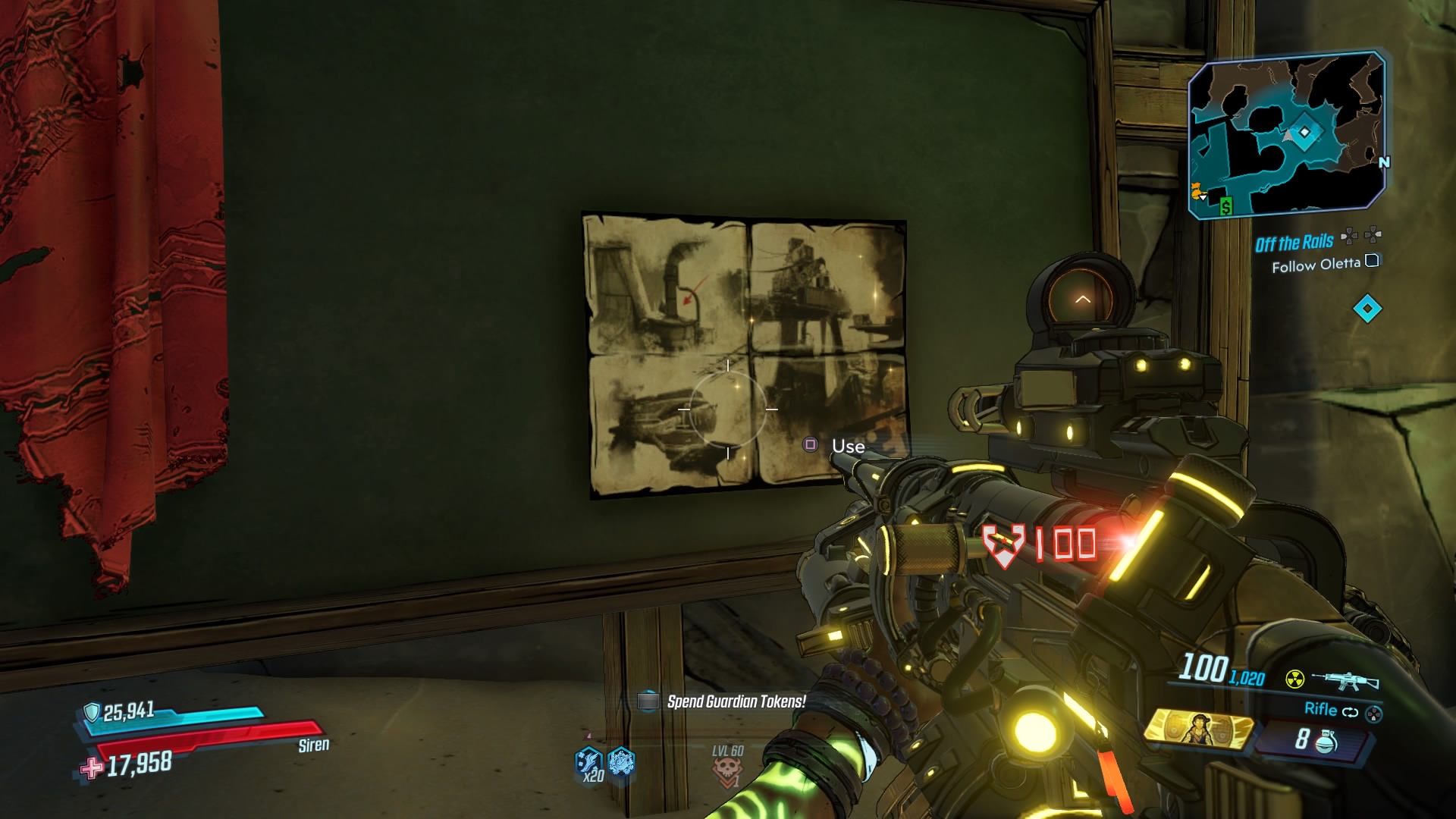Open the Off the Rails mission title
1456x819 pixels.
1295,242
